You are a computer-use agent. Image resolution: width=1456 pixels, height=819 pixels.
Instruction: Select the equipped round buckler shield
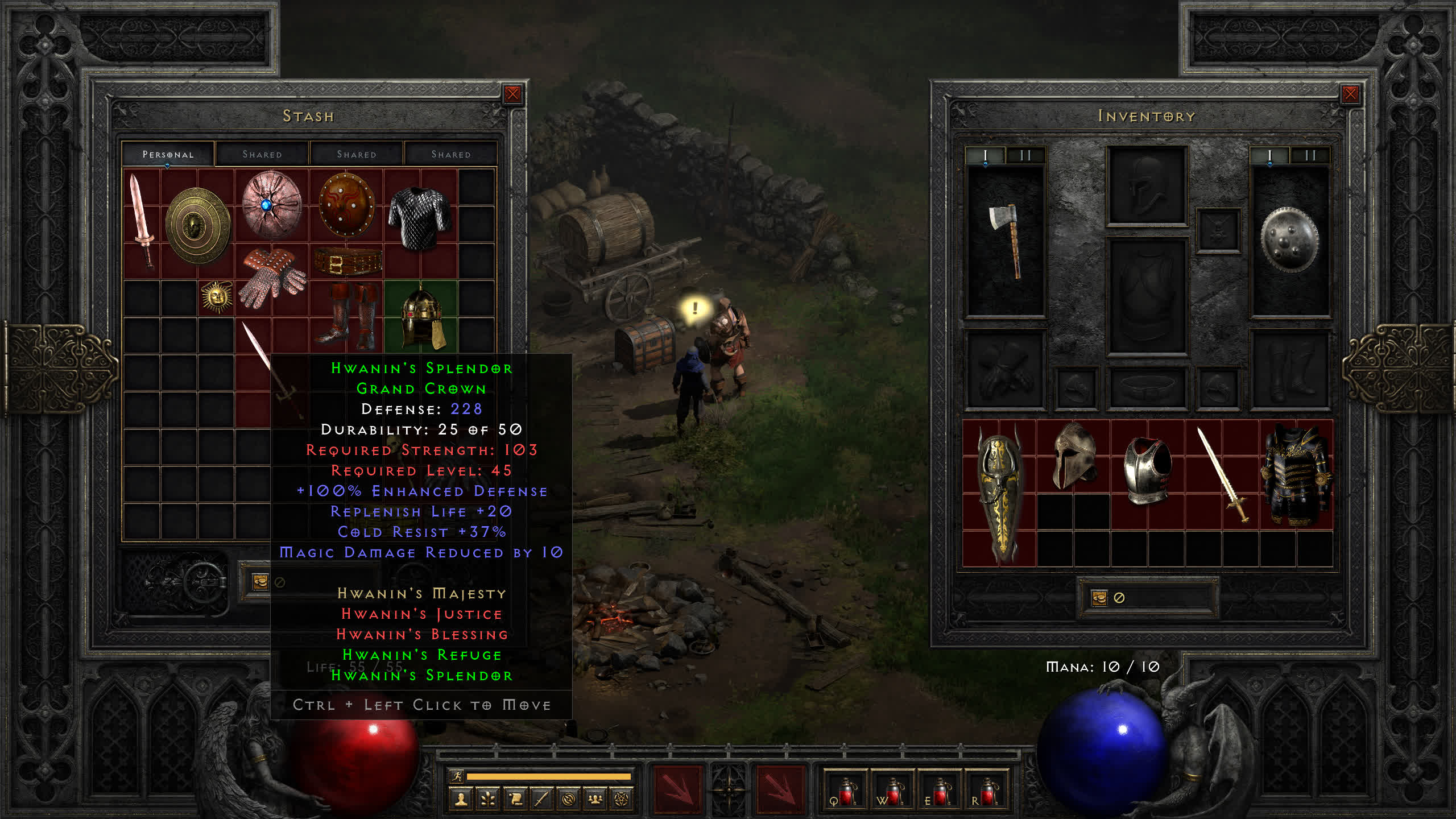(x=1289, y=239)
